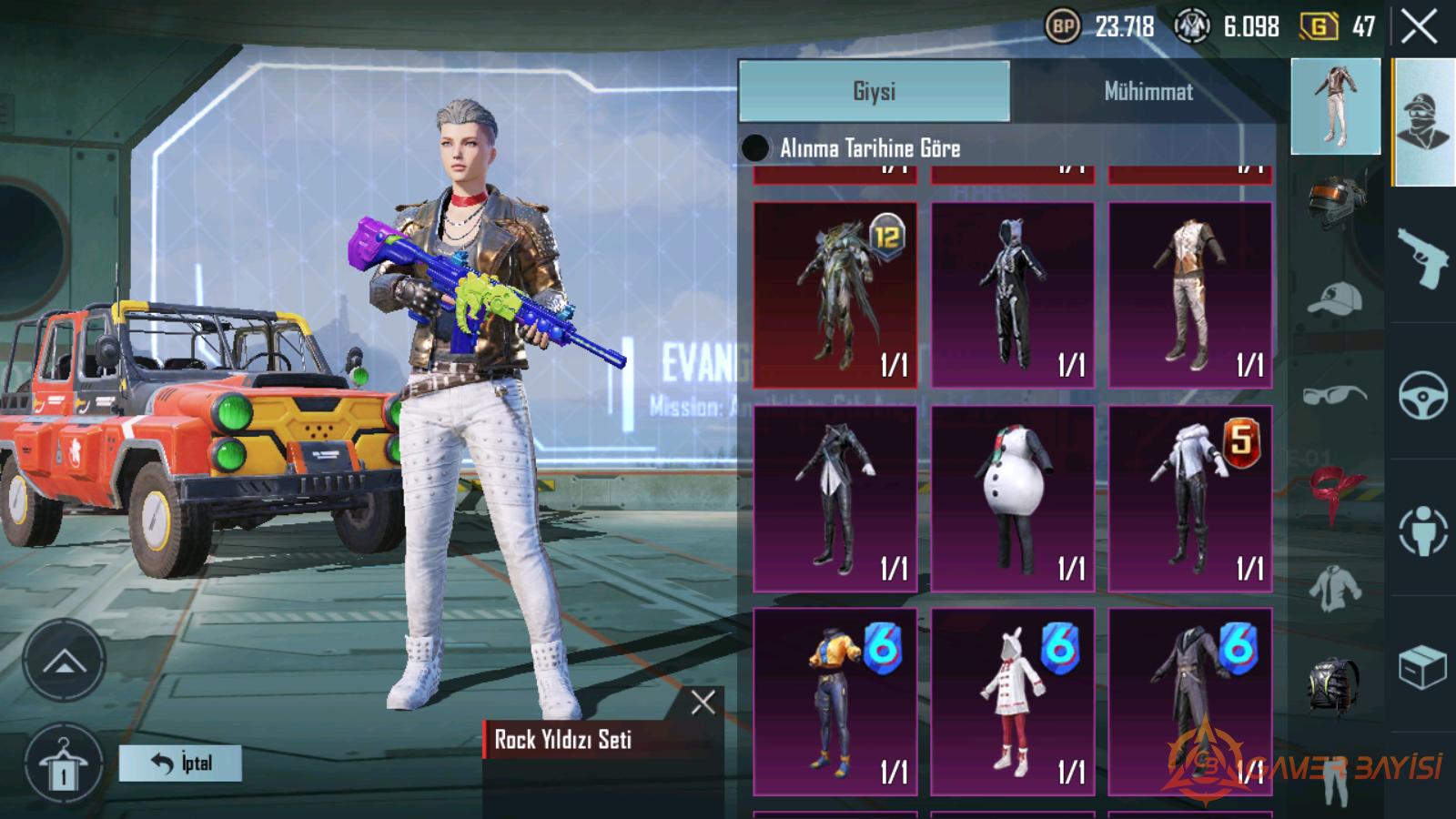Dismiss the Rock Yıldızı Seti label

point(703,702)
